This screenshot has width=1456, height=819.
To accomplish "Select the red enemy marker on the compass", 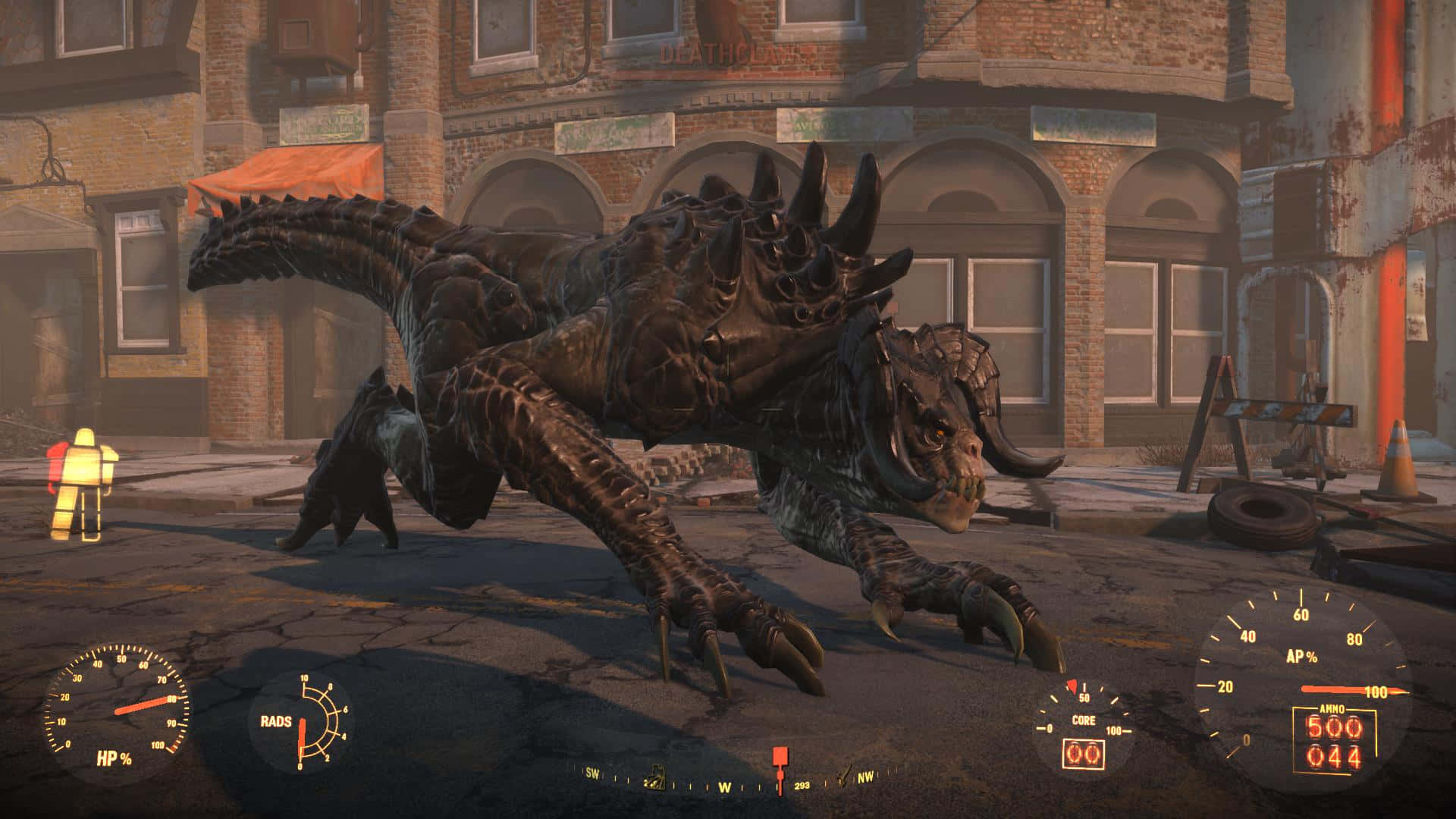I will coord(780,758).
